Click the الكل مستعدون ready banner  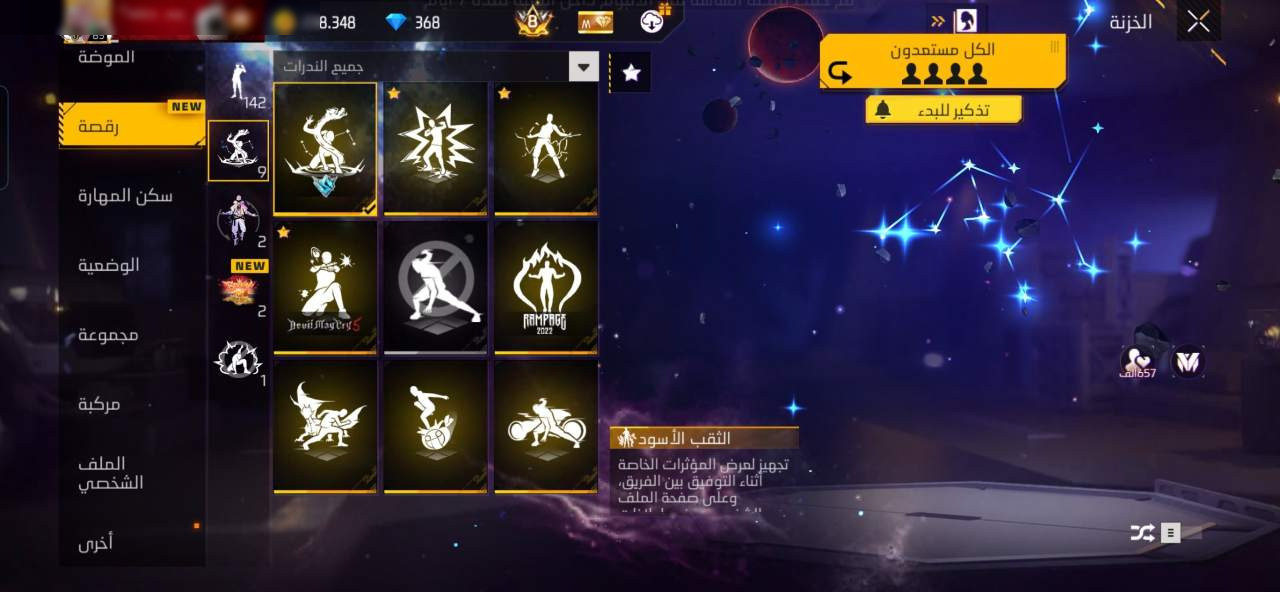(942, 62)
